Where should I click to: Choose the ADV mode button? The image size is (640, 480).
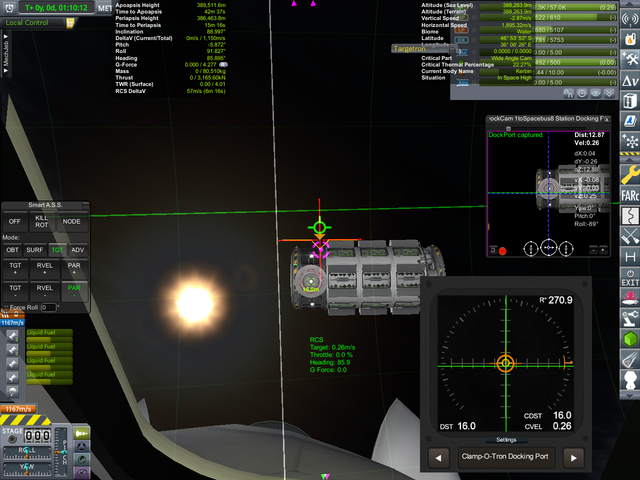pyautogui.click(x=78, y=250)
